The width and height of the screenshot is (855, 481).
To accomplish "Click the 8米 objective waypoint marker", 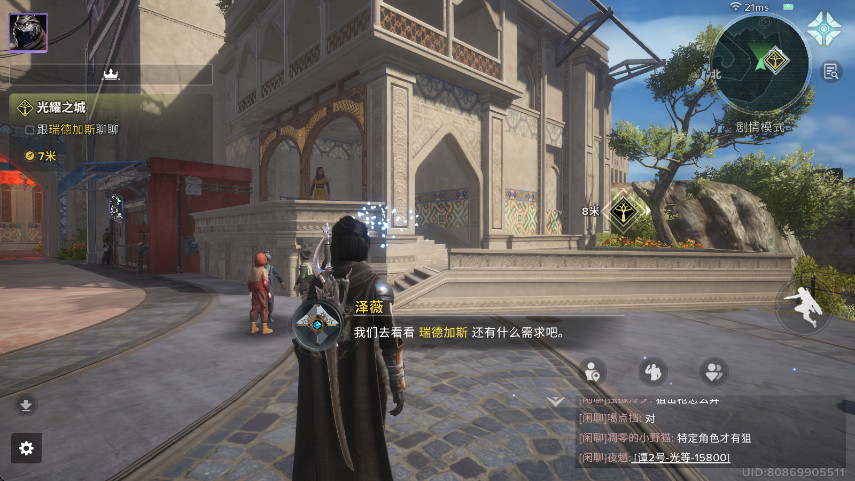I will tap(626, 210).
